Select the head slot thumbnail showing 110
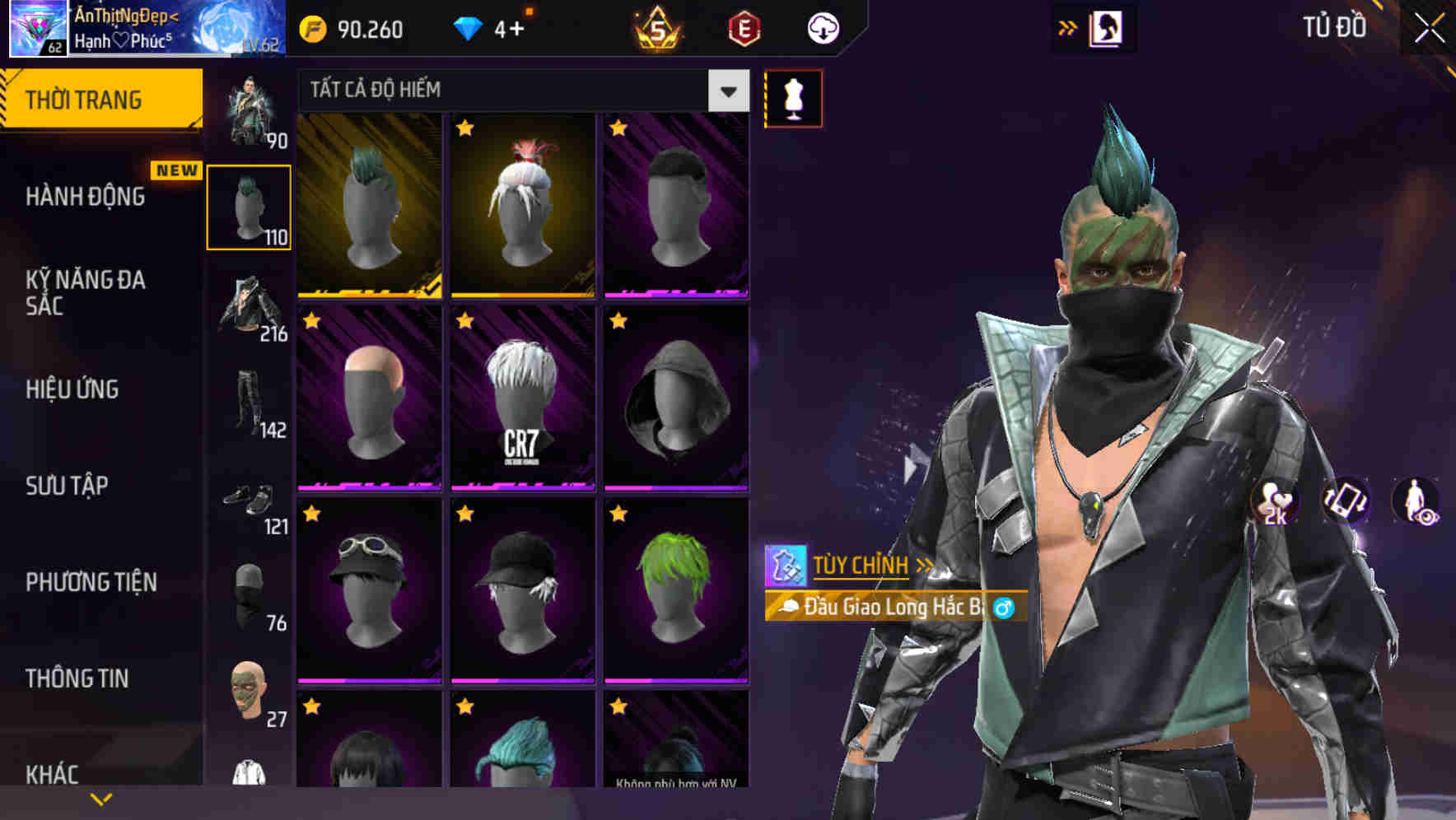This screenshot has width=1456, height=820. coord(249,206)
